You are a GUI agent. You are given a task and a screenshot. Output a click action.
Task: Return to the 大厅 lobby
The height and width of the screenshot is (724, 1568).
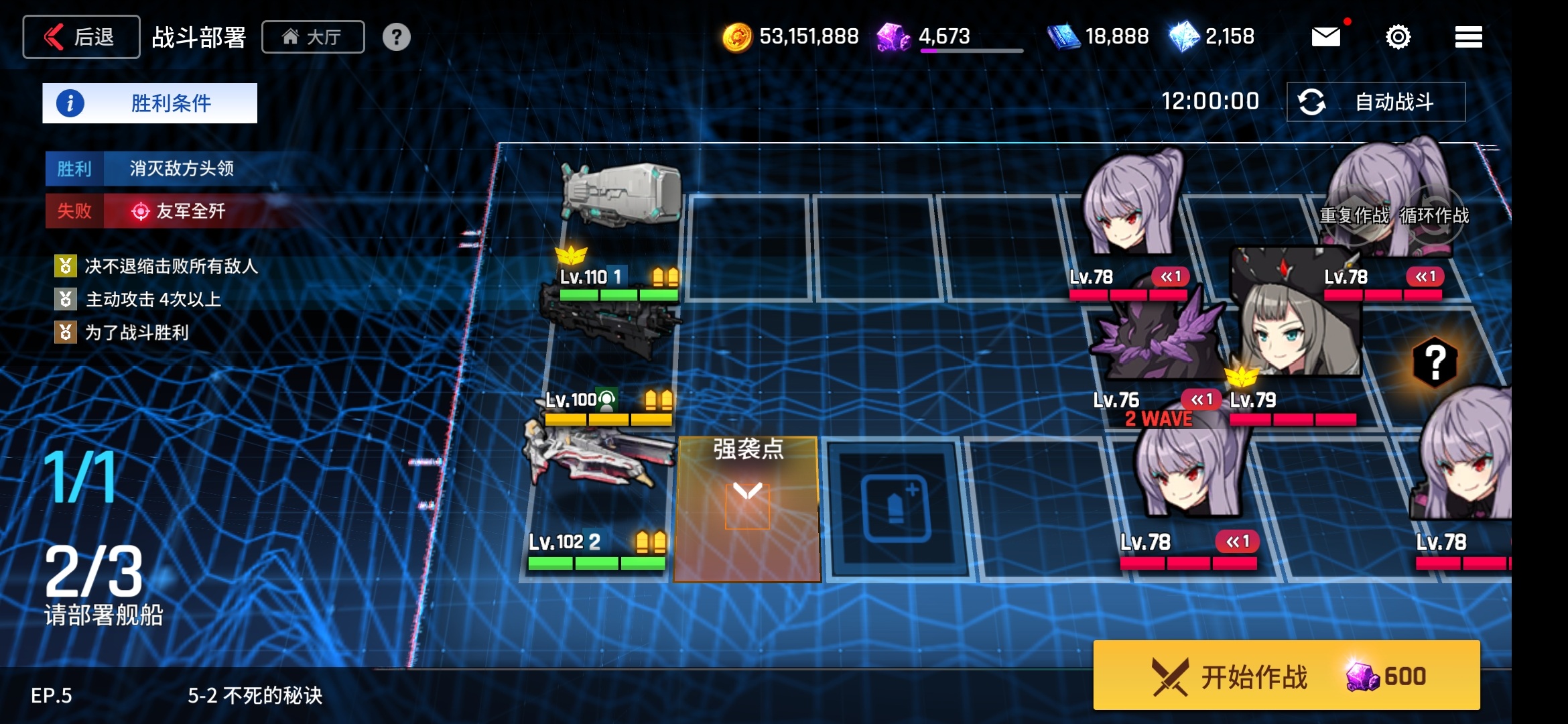click(313, 37)
